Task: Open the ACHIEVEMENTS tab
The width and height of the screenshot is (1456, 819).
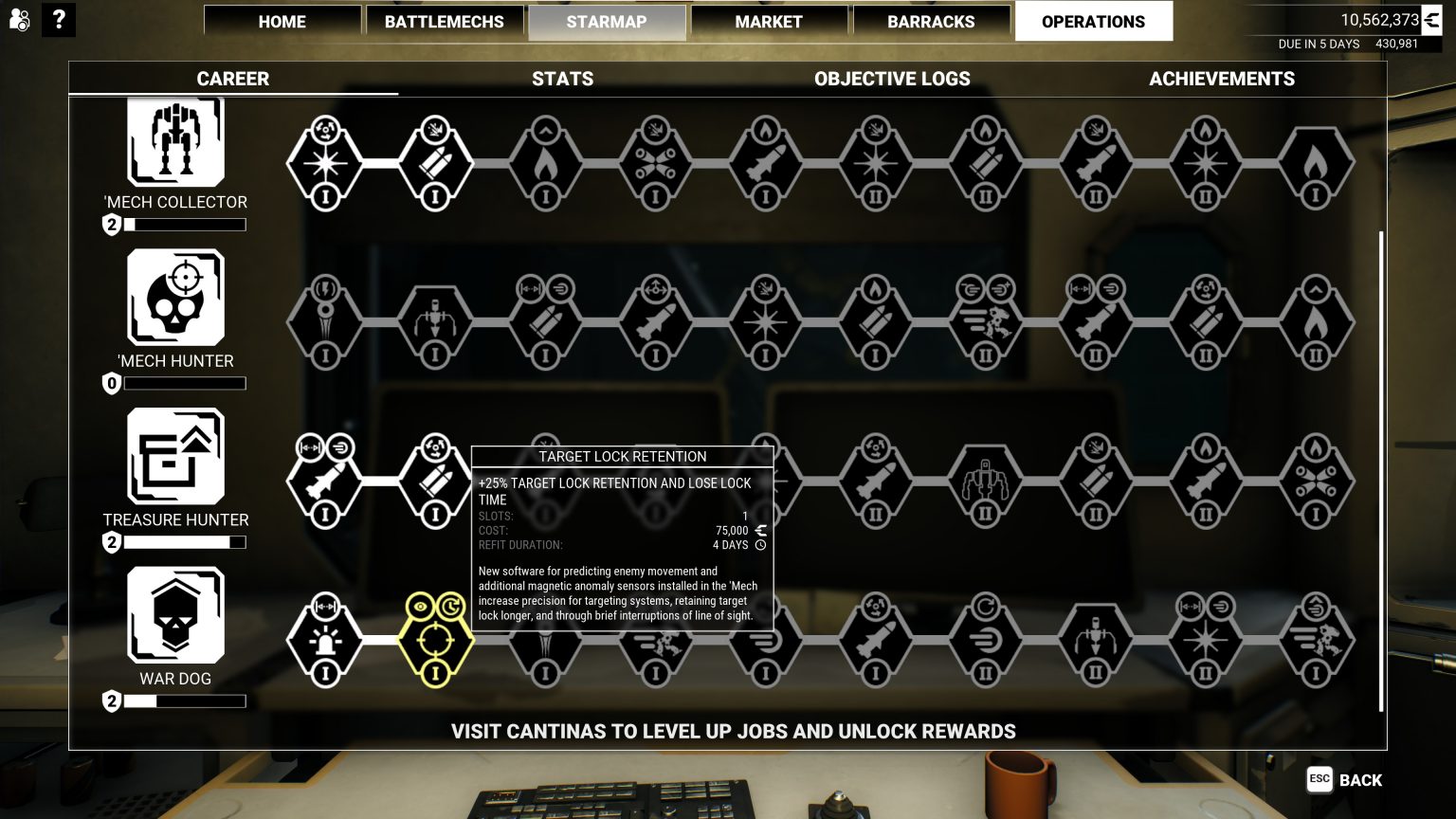Action: (1221, 79)
